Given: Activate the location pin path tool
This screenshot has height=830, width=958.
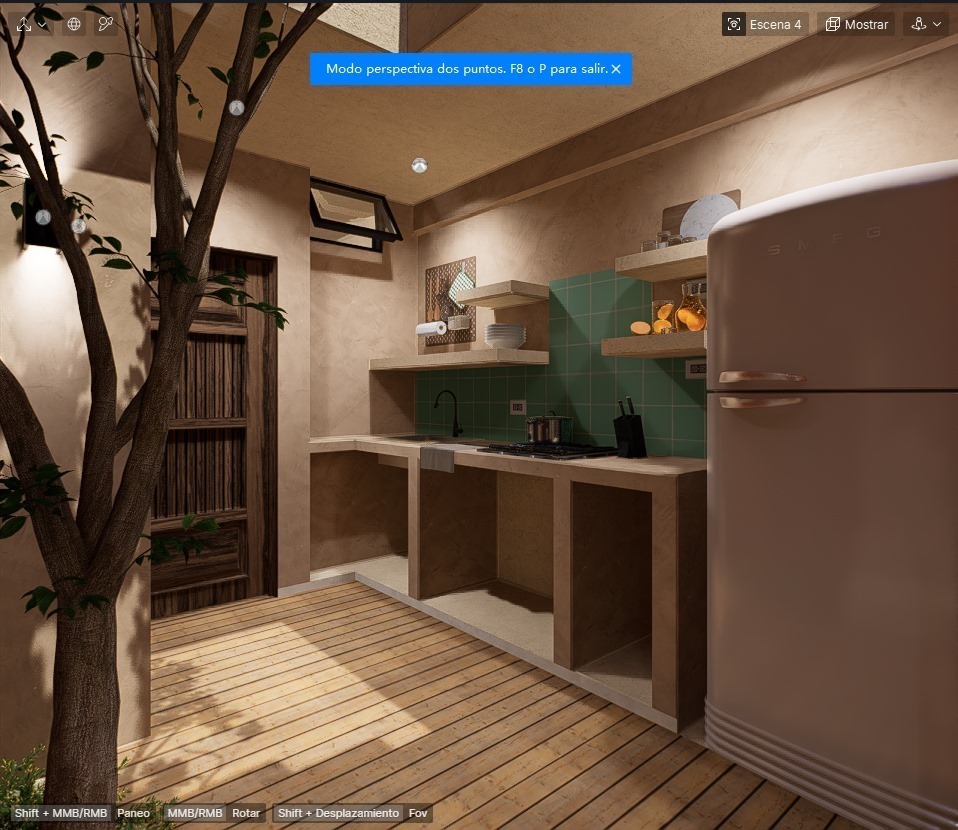Looking at the screenshot, I should (x=105, y=24).
